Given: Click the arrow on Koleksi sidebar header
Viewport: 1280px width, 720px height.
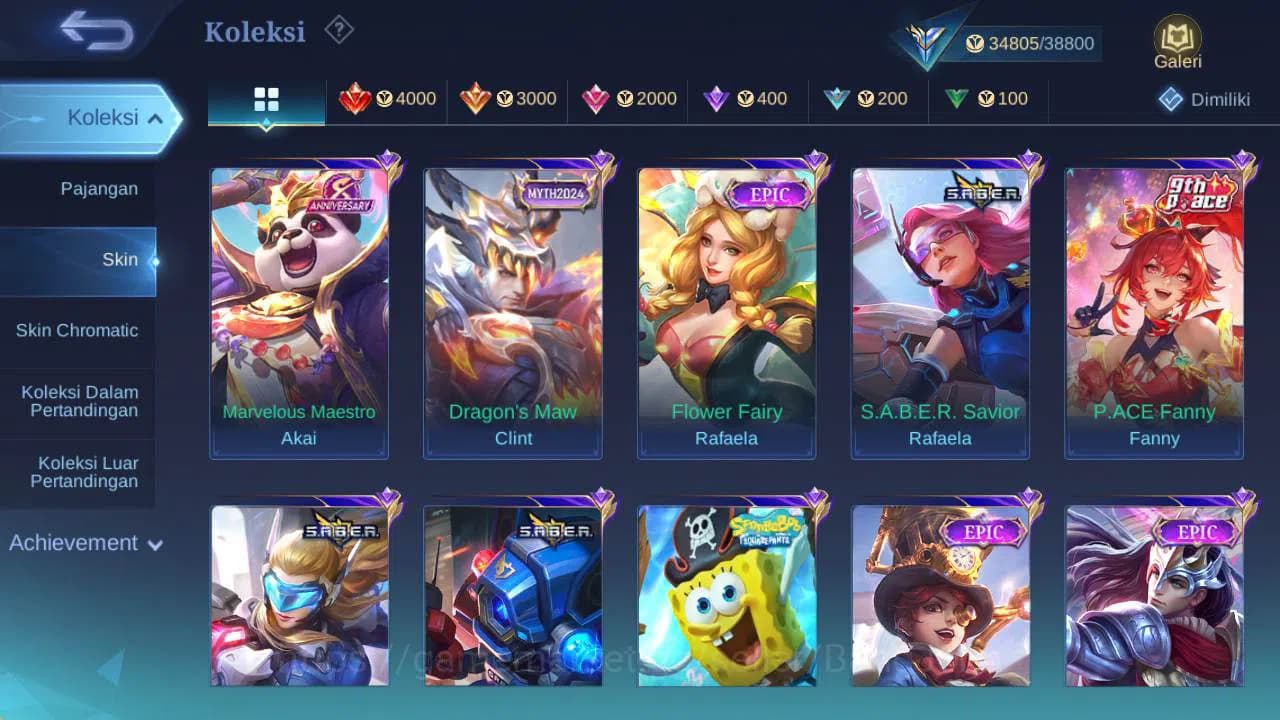Looking at the screenshot, I should pyautogui.click(x=155, y=117).
